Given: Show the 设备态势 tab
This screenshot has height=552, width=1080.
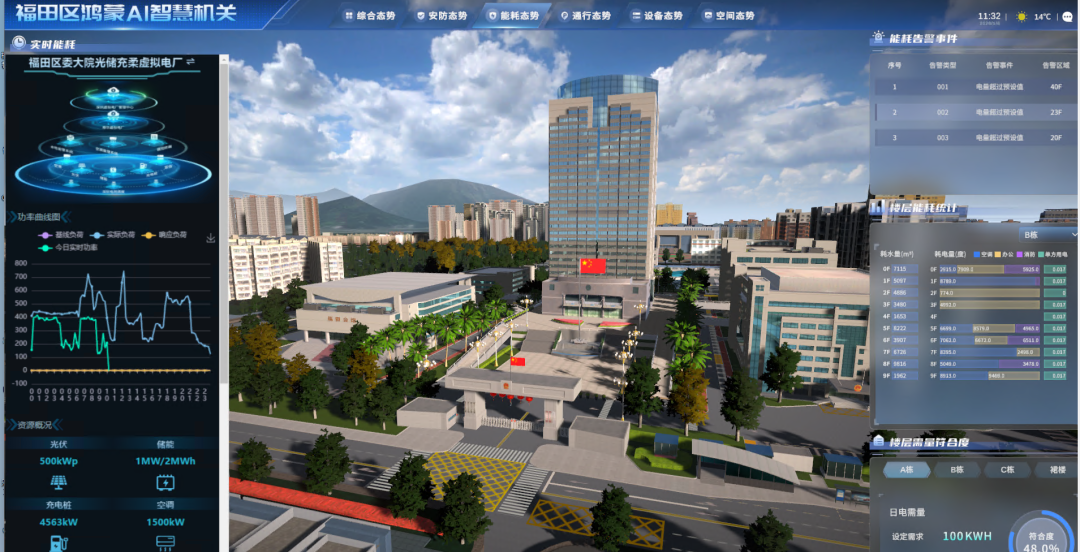Looking at the screenshot, I should pos(657,16).
